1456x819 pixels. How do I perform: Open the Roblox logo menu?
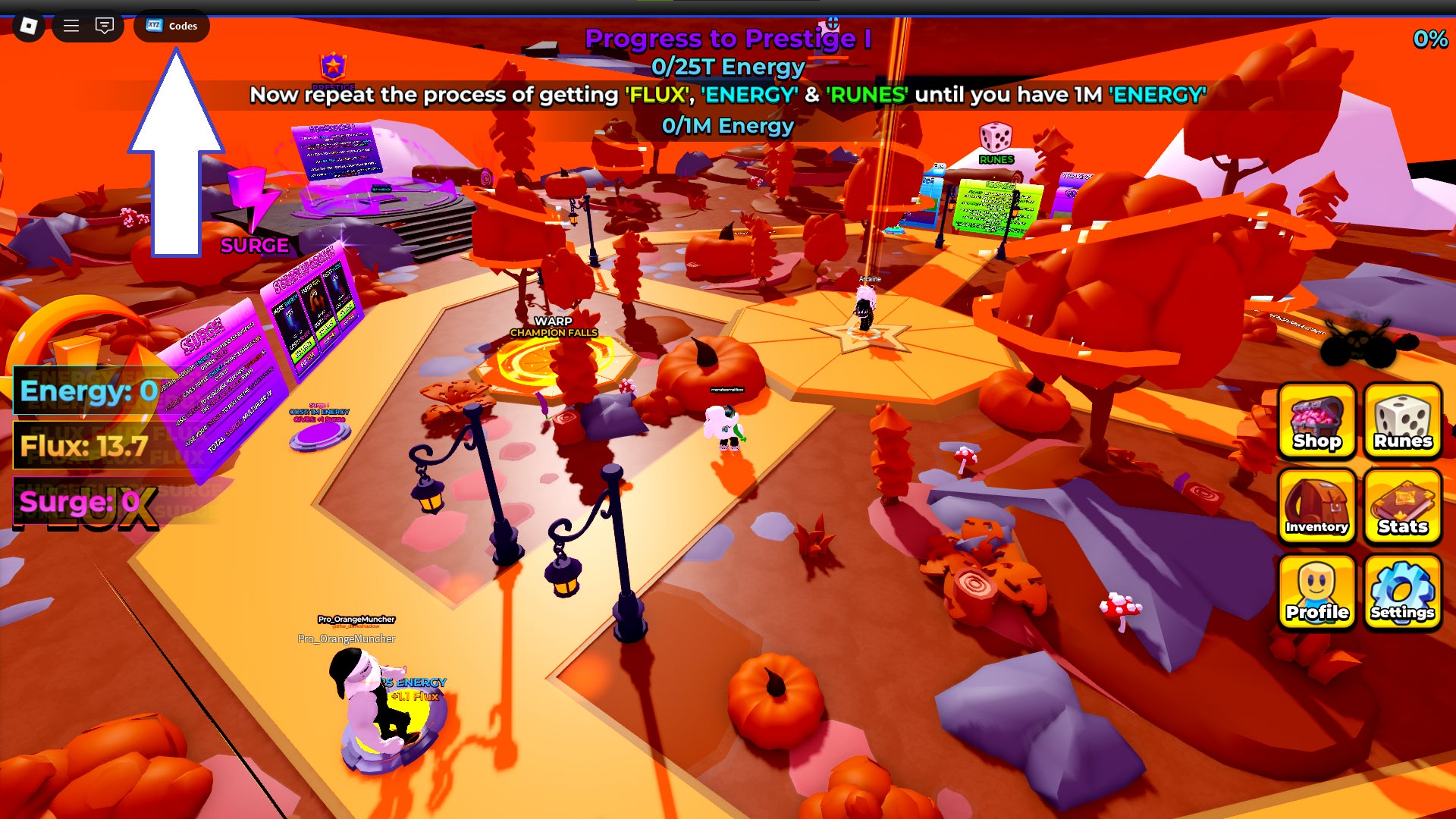(x=29, y=26)
